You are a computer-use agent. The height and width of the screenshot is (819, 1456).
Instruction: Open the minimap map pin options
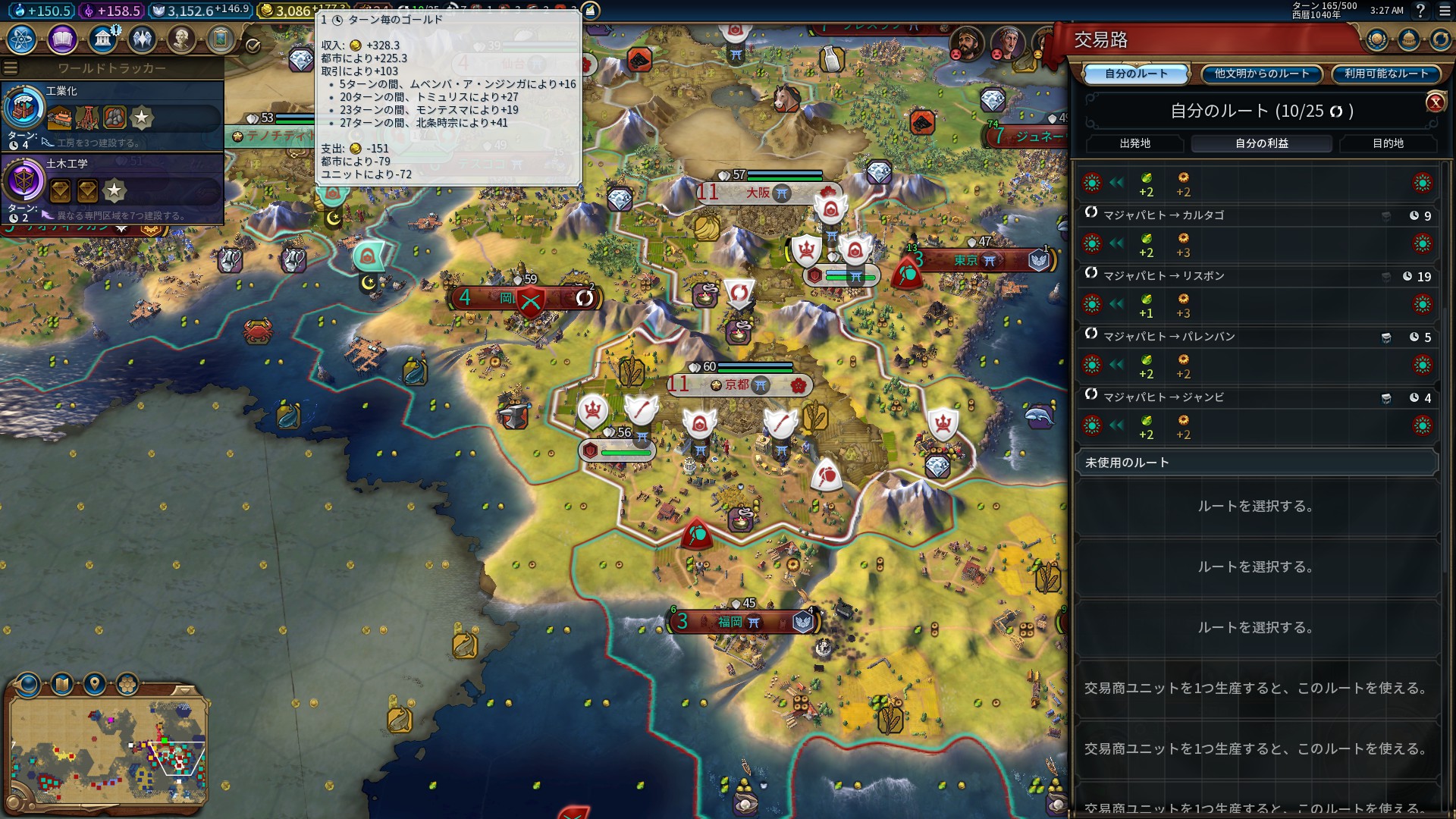point(95,684)
